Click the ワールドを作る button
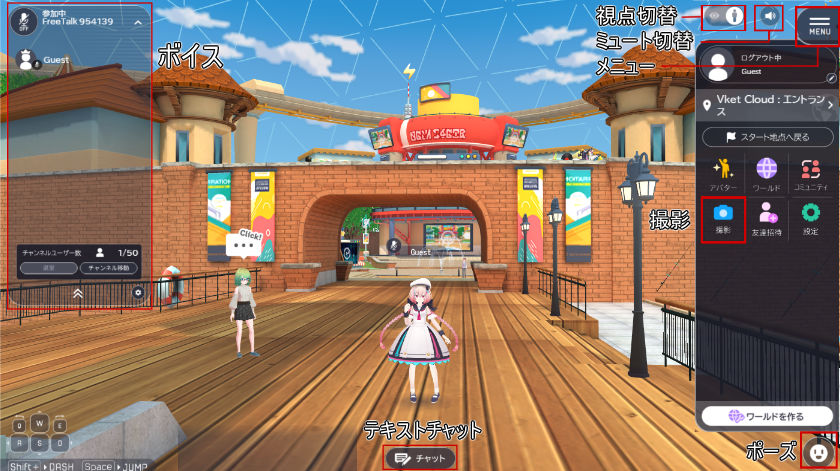 767,415
